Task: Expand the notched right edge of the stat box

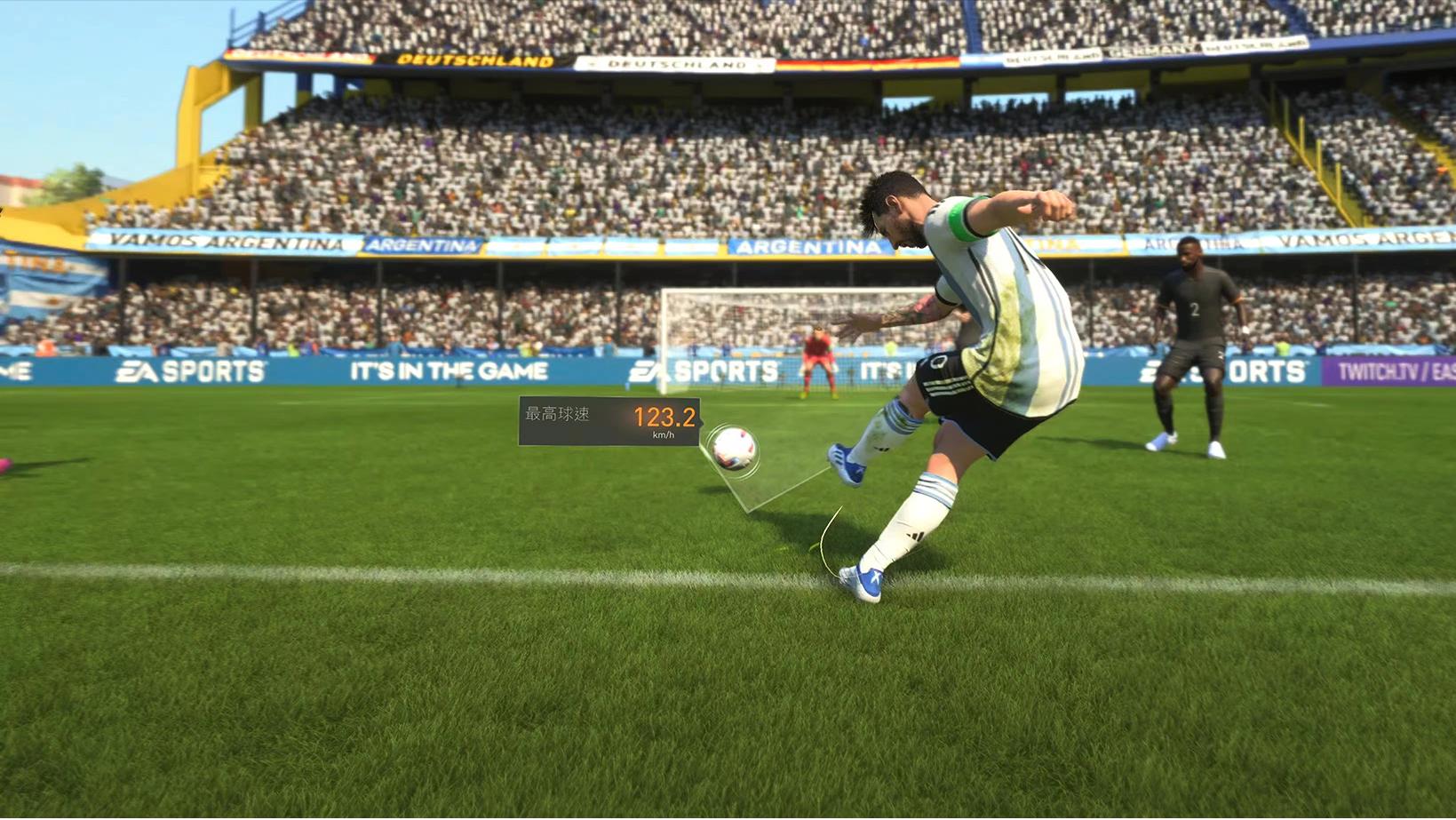Action: pyautogui.click(x=701, y=421)
